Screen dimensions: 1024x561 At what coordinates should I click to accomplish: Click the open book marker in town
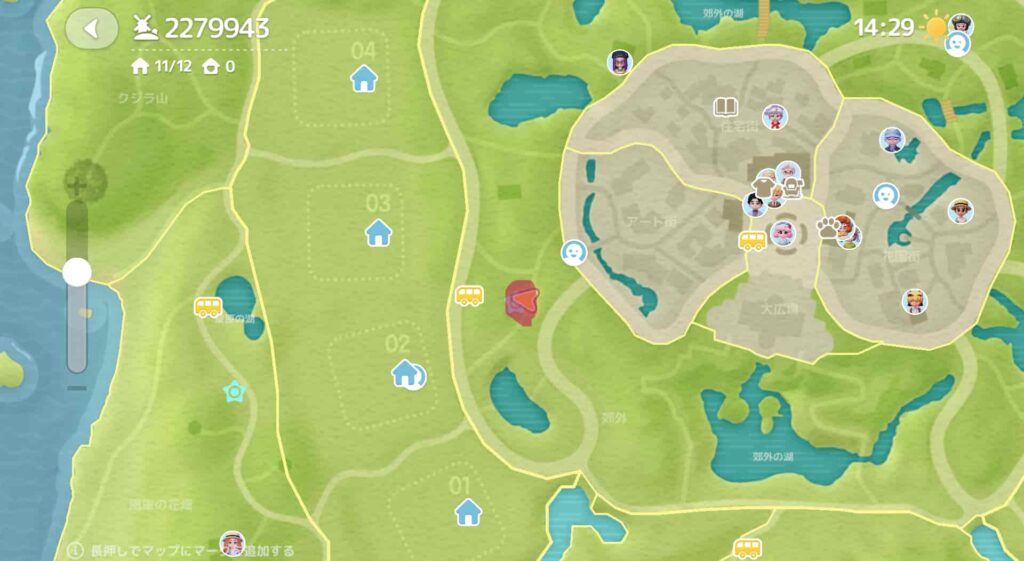726,106
